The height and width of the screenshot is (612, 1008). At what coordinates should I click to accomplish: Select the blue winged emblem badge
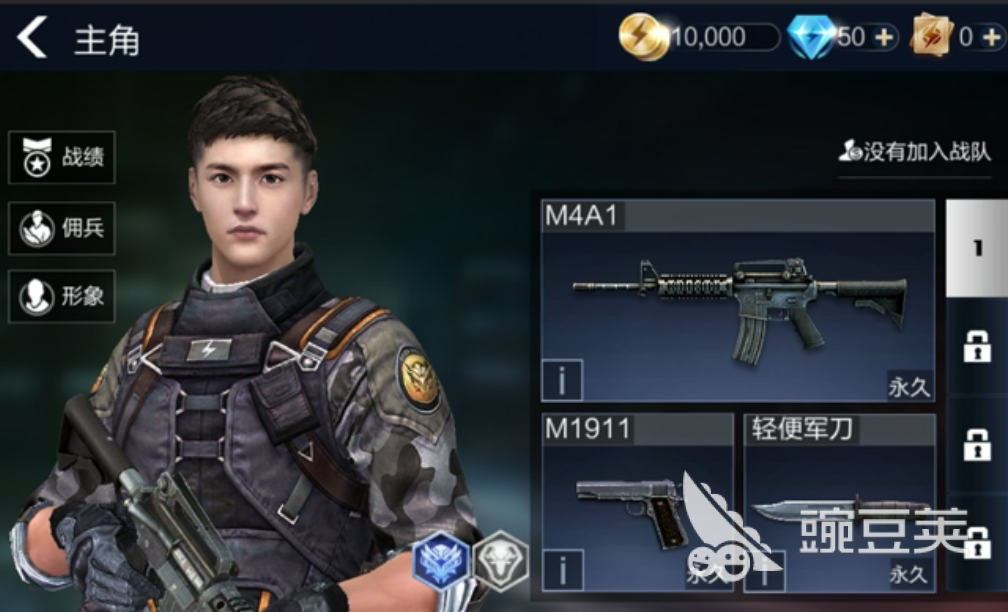441,559
